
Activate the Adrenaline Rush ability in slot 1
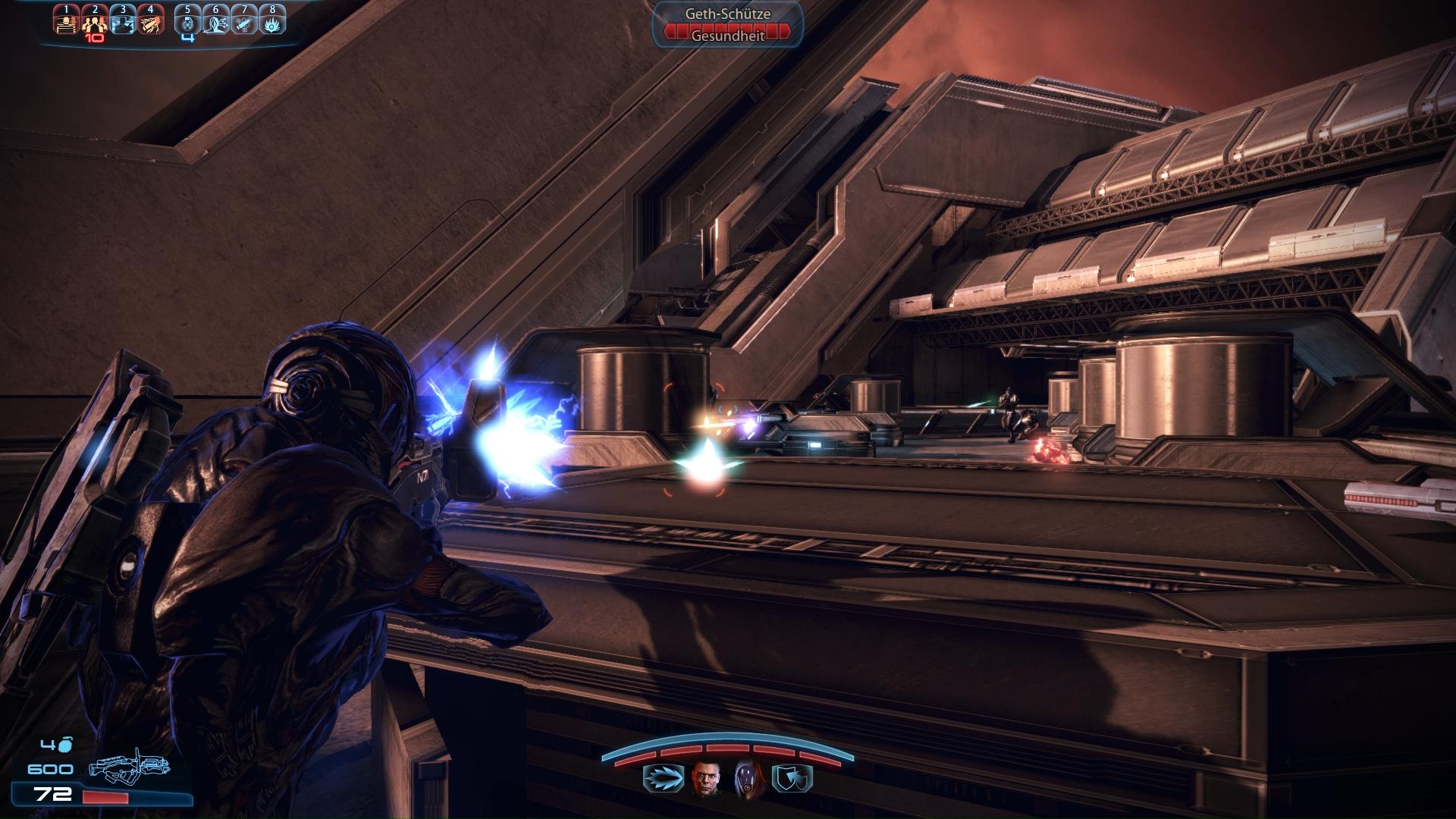coord(67,20)
